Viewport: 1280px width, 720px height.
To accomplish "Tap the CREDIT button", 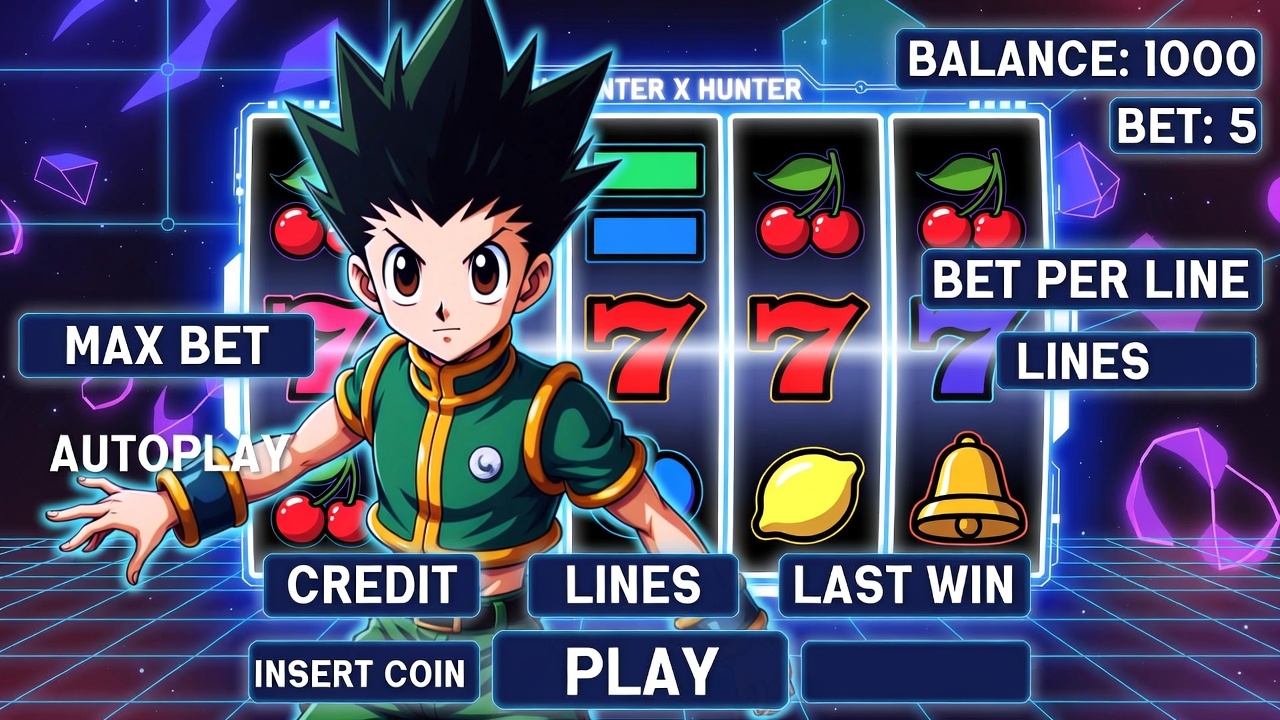I will 371,585.
